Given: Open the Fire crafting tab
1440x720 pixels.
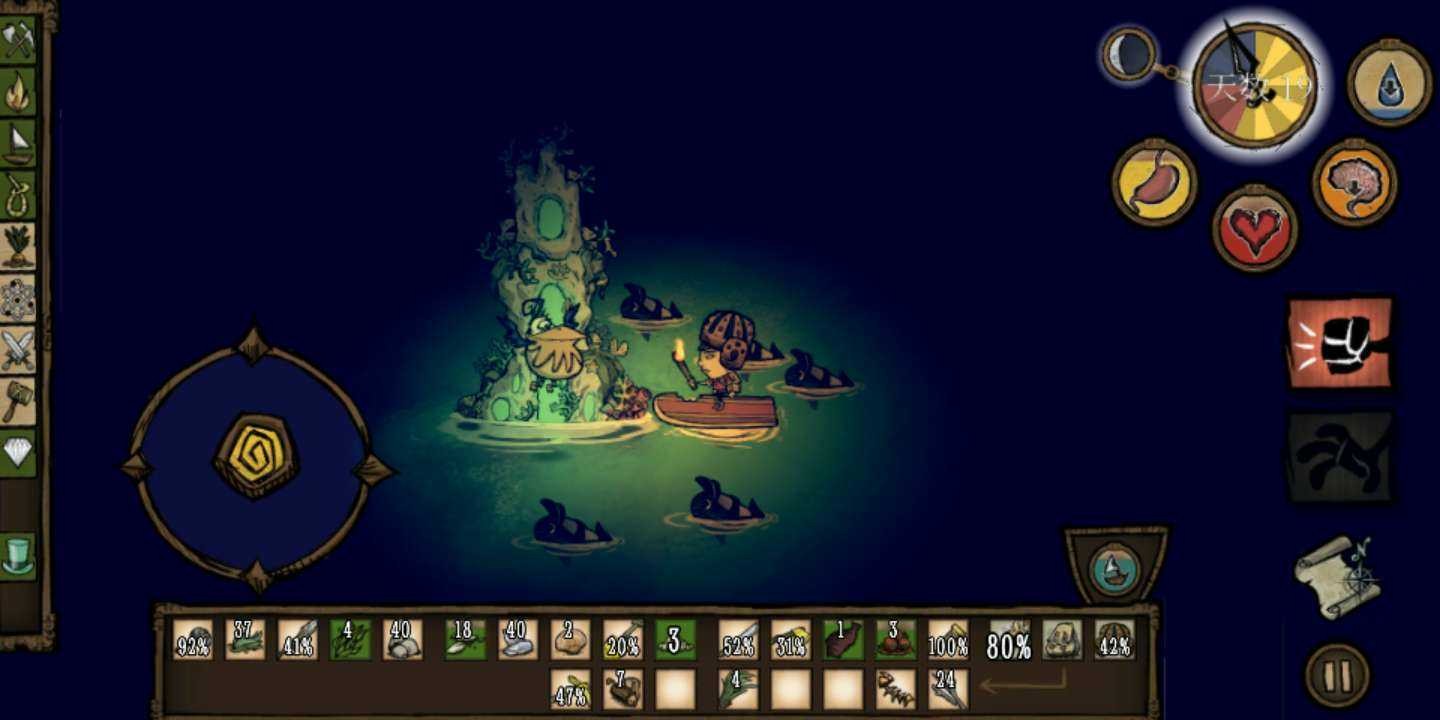Looking at the screenshot, I should (x=18, y=92).
